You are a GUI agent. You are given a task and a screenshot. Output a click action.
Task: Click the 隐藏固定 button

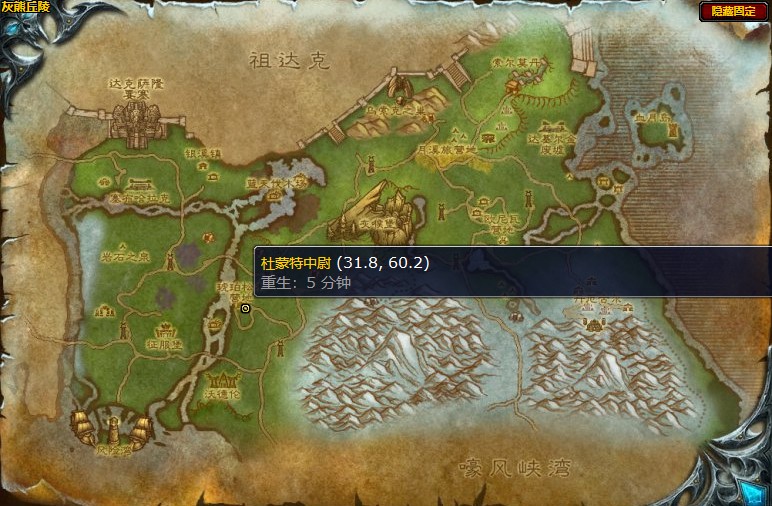733,11
